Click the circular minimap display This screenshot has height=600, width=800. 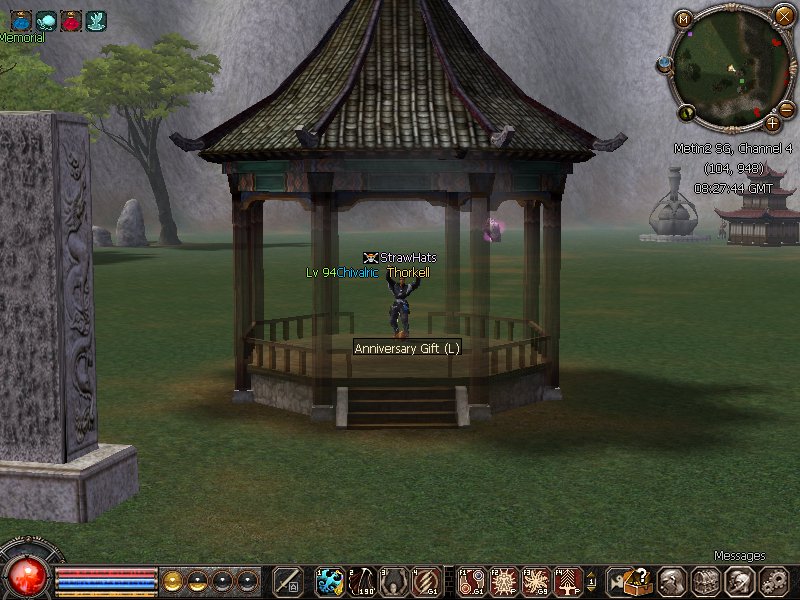tap(733, 66)
